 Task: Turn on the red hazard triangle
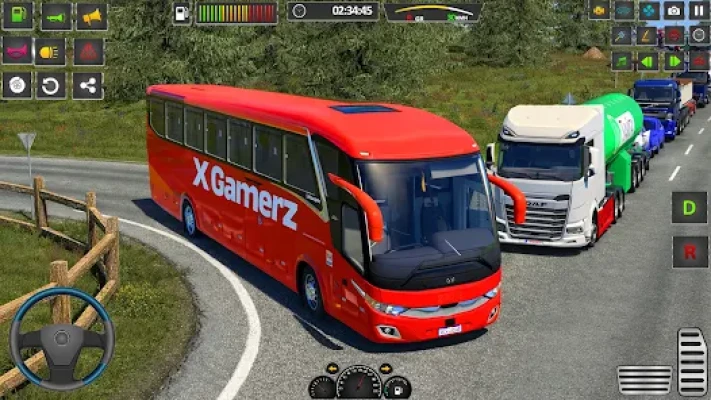[88, 51]
